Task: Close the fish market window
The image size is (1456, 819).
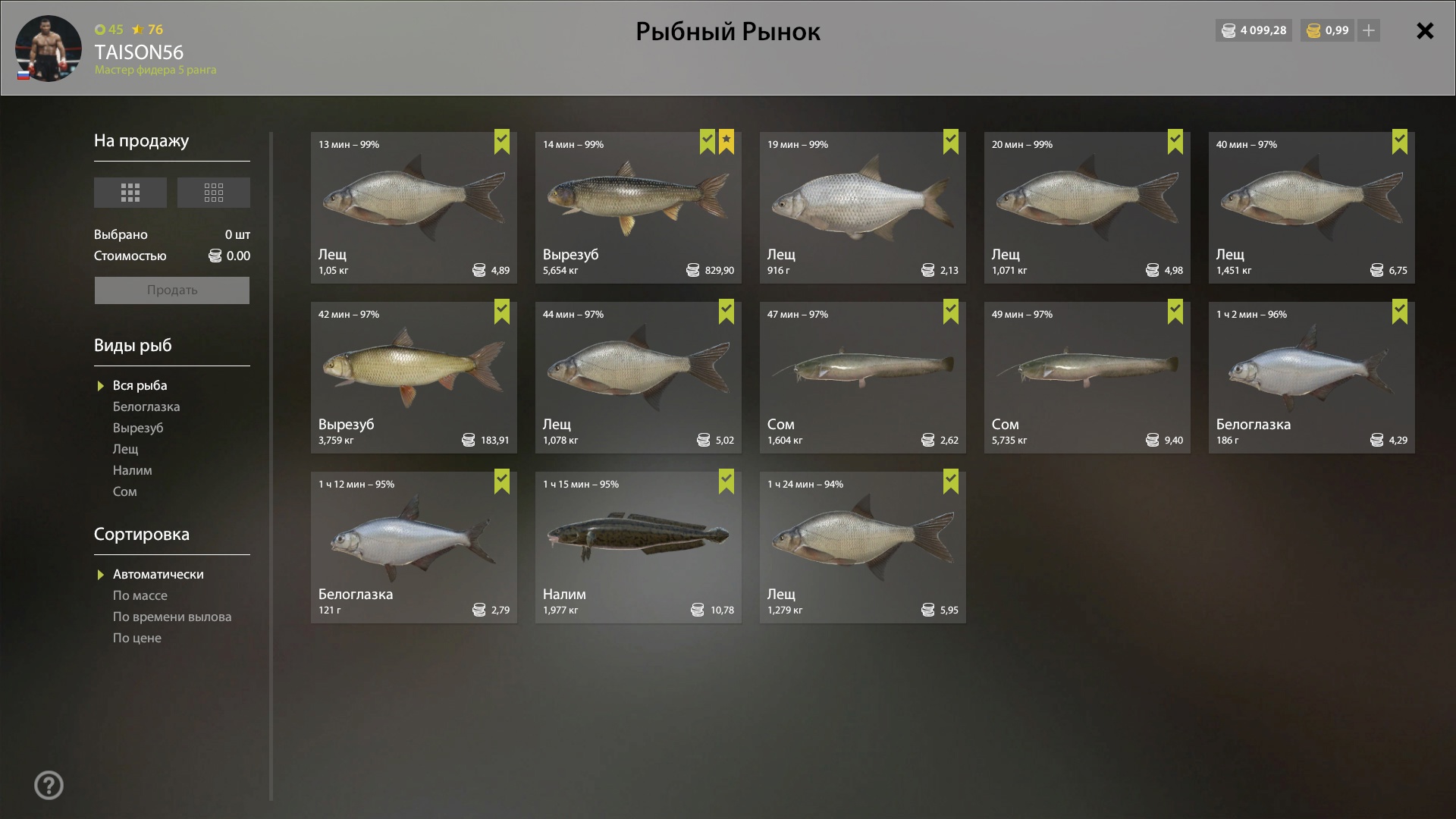Action: (x=1425, y=31)
